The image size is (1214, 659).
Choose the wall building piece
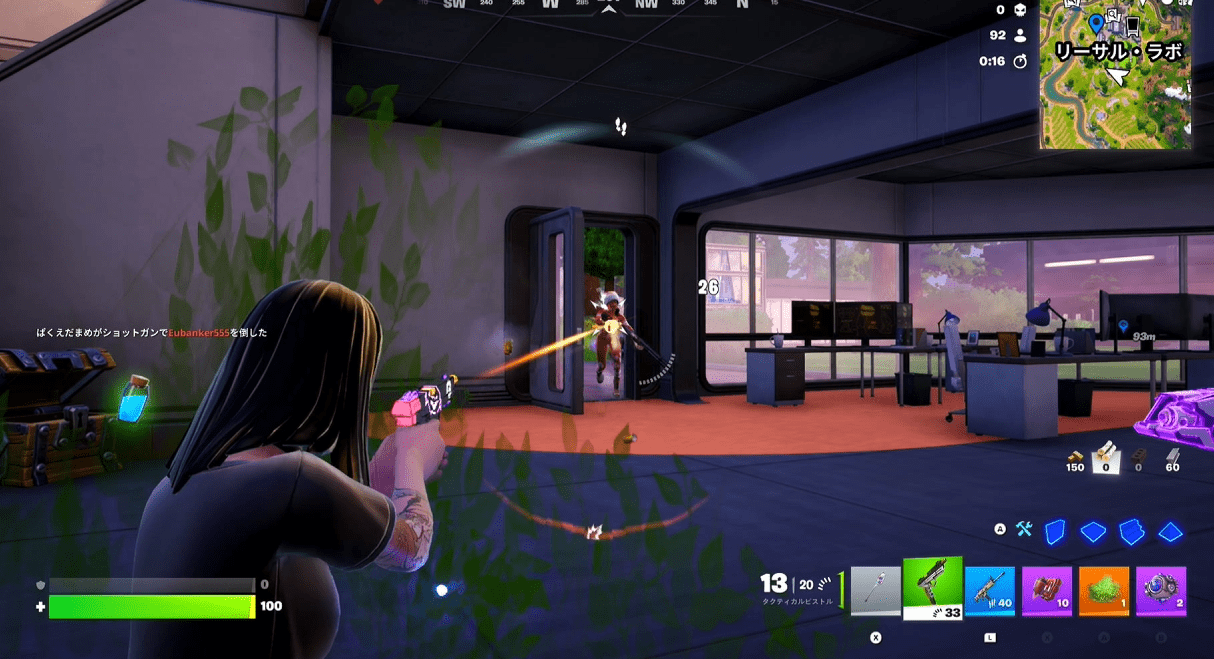tap(1055, 531)
